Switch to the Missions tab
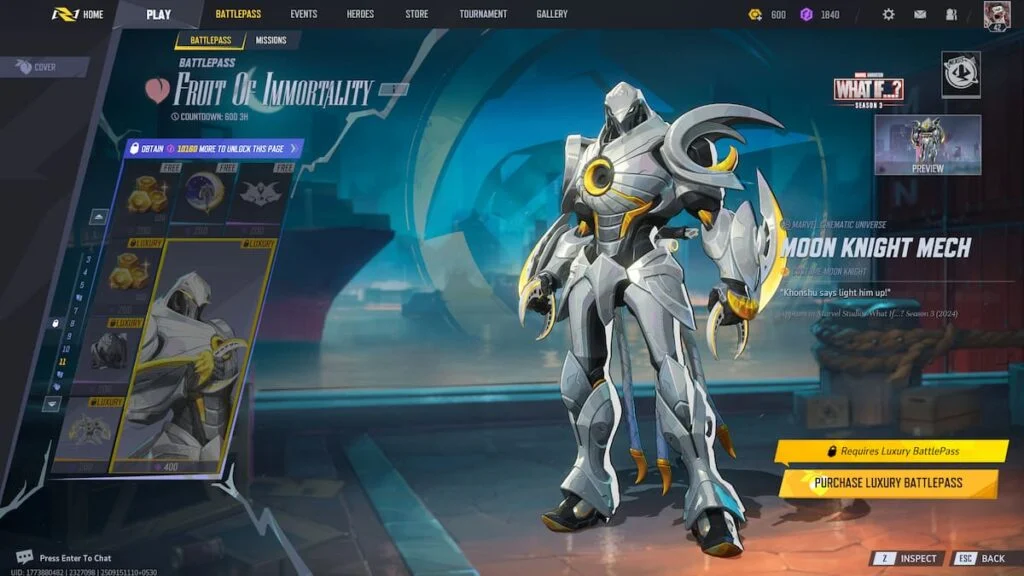 point(271,40)
